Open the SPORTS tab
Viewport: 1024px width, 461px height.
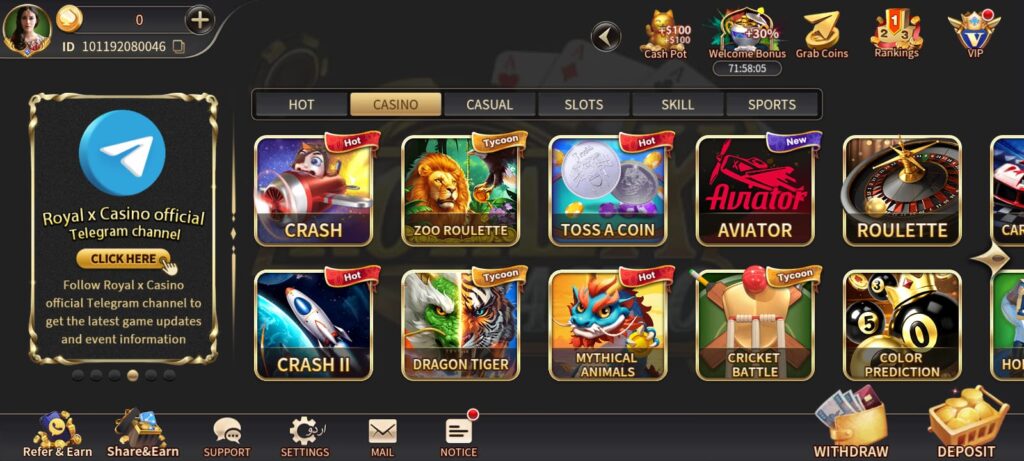coord(772,104)
